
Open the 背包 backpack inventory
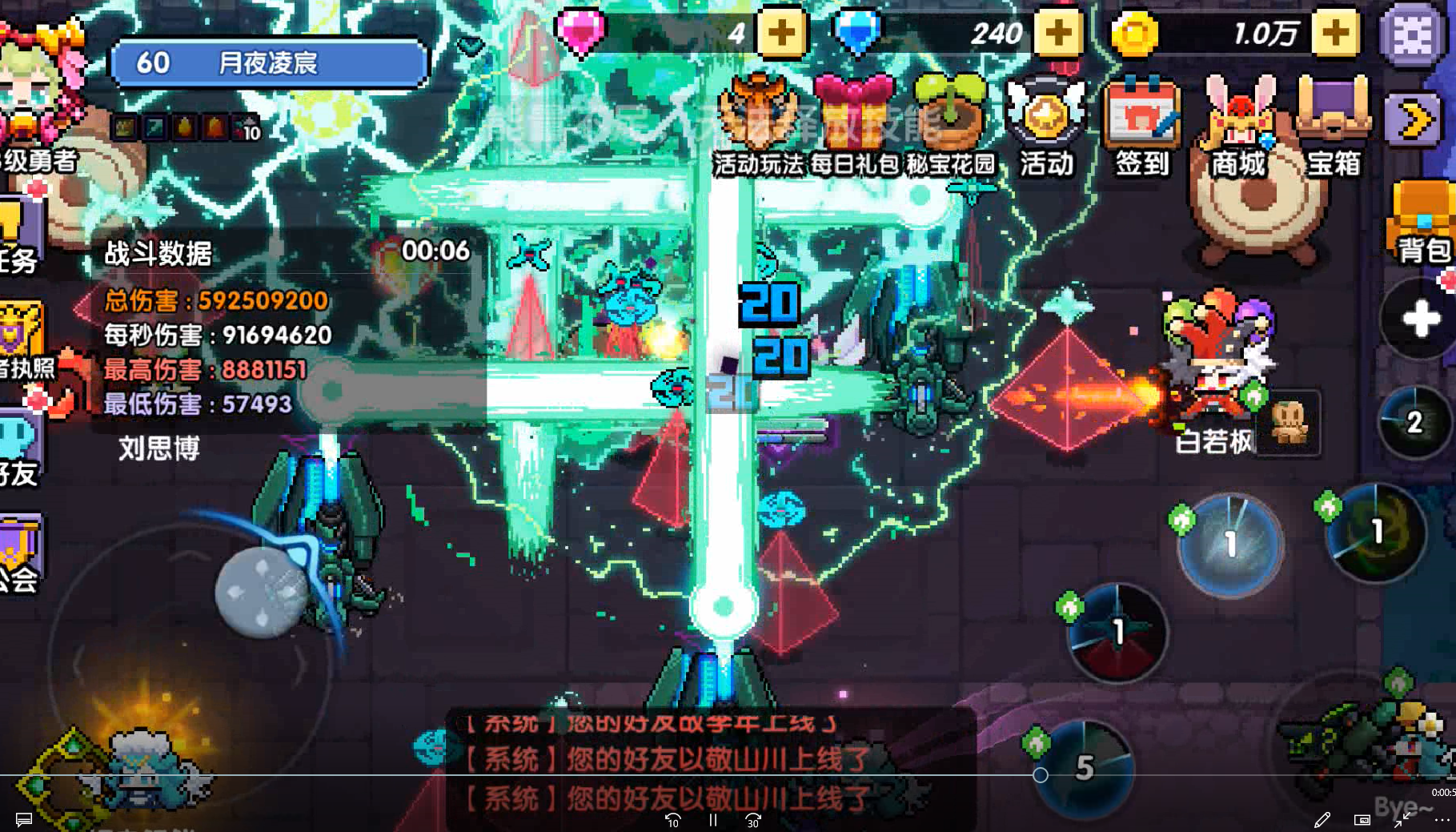point(1421,216)
